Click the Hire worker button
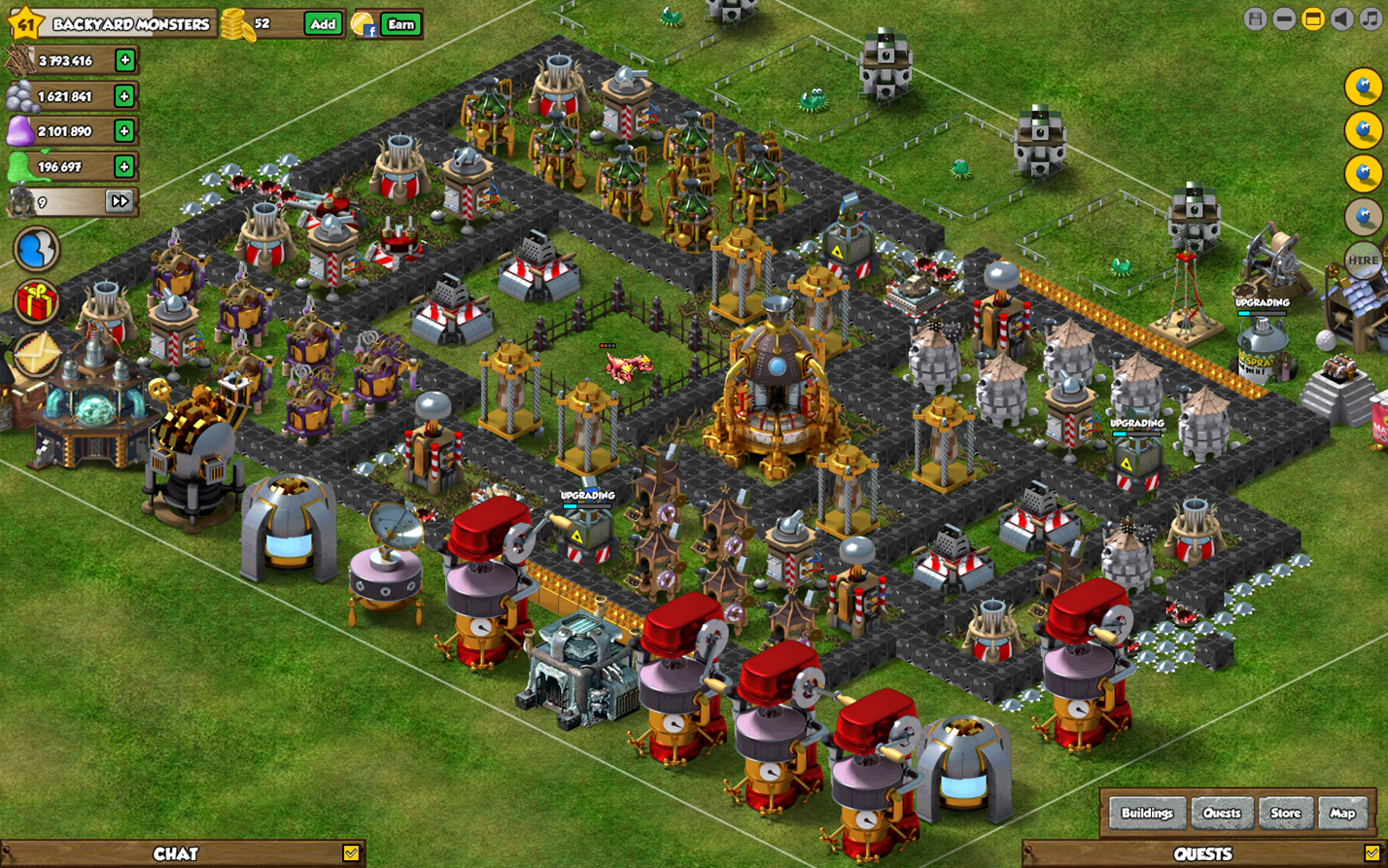The width and height of the screenshot is (1388, 868). 1364,260
